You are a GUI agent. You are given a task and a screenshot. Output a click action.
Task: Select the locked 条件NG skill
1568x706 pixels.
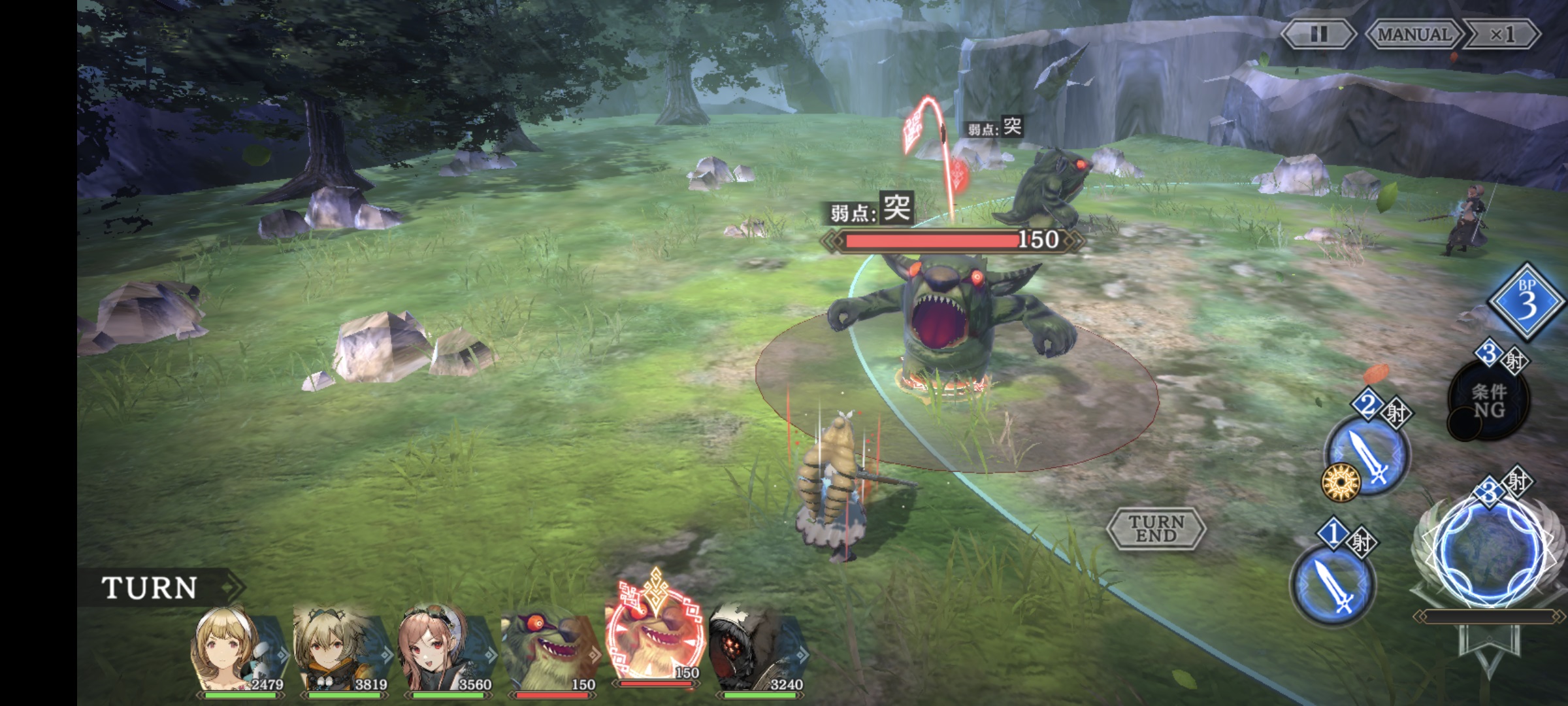[x=1489, y=401]
